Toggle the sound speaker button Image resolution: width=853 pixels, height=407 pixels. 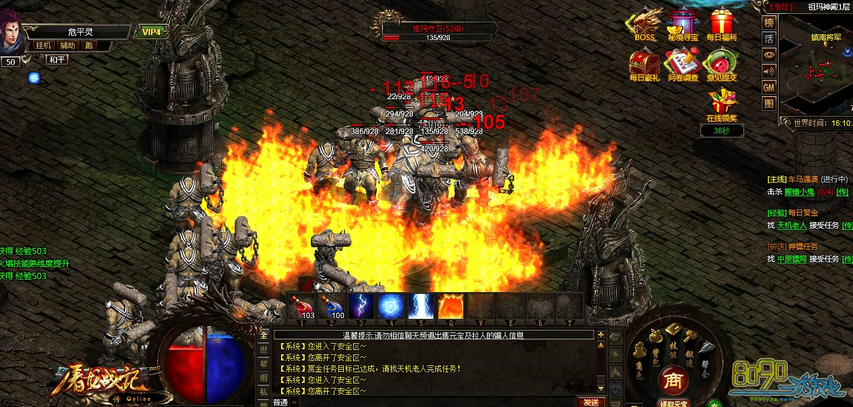coord(769,71)
